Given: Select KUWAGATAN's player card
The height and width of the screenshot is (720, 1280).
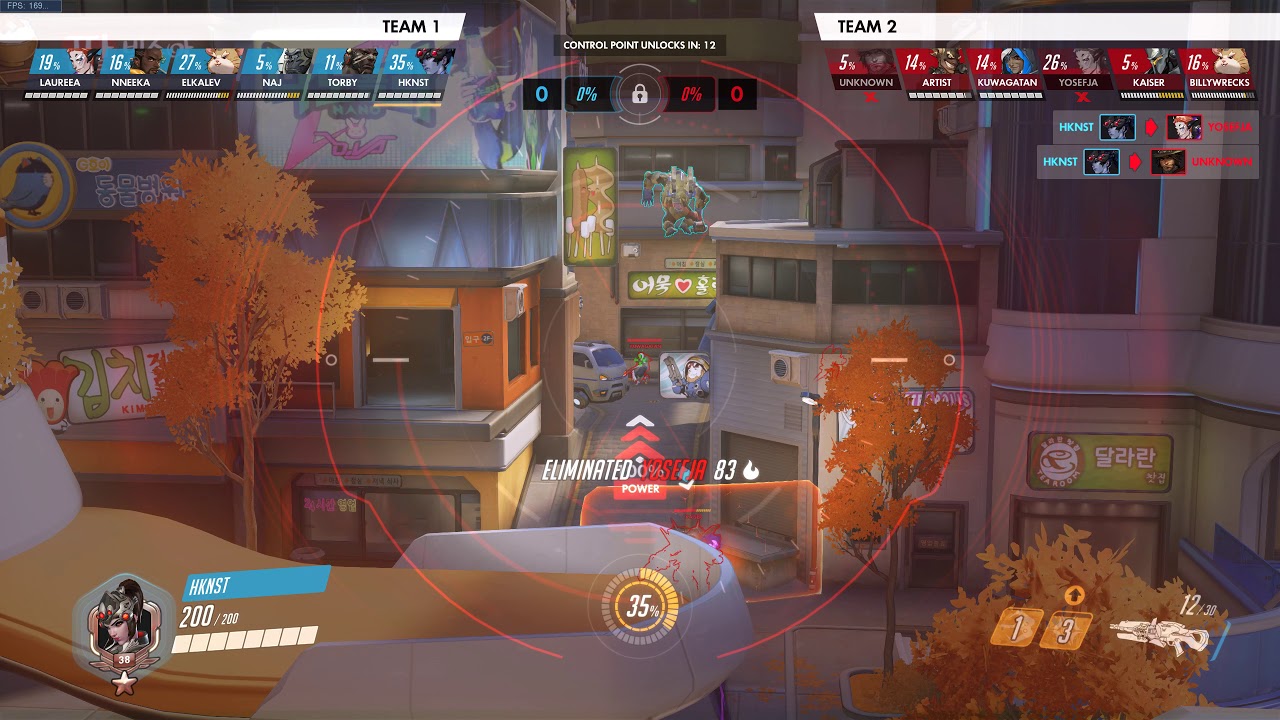Looking at the screenshot, I should tap(1007, 70).
